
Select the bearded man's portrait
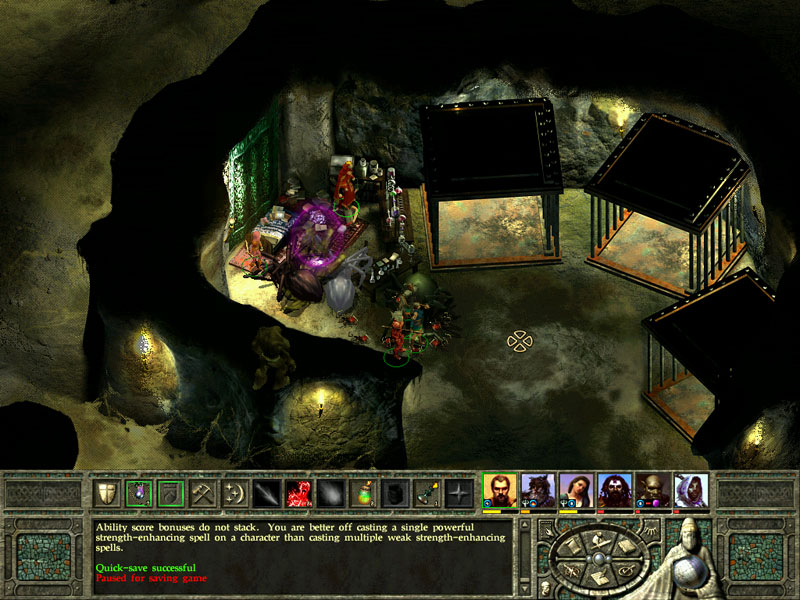[x=499, y=490]
